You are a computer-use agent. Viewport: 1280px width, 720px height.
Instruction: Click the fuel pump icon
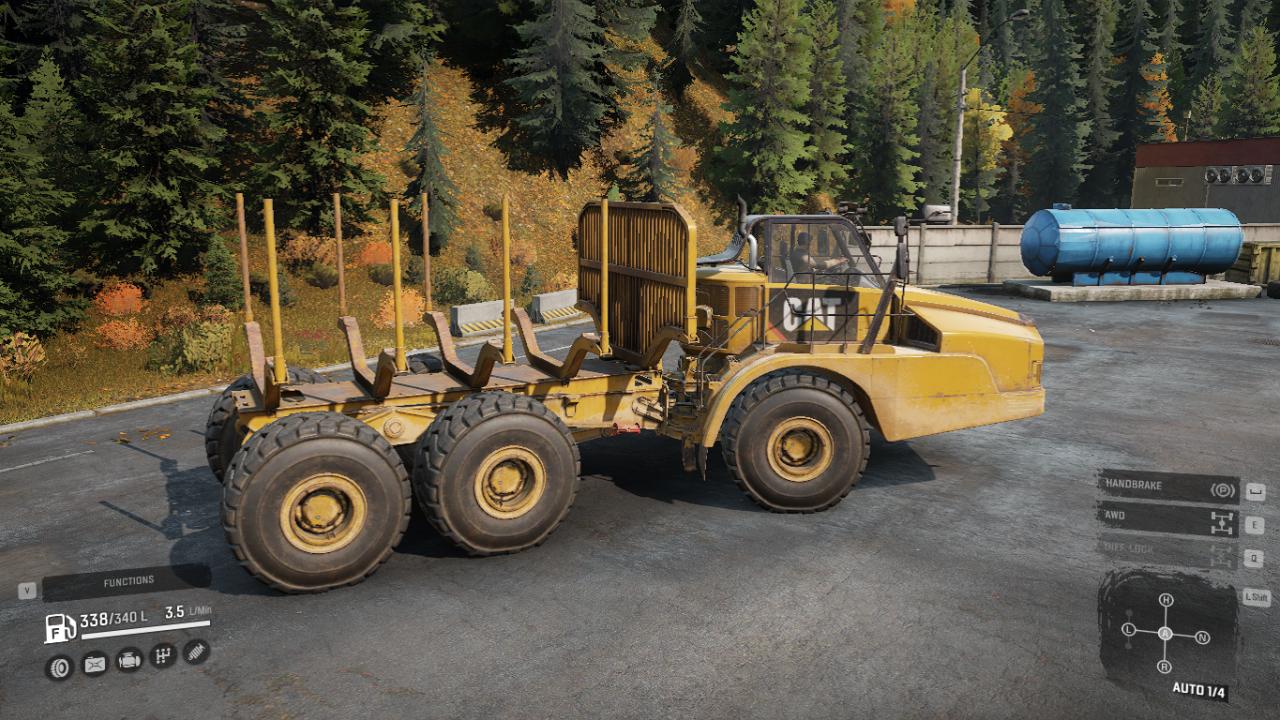[60, 628]
